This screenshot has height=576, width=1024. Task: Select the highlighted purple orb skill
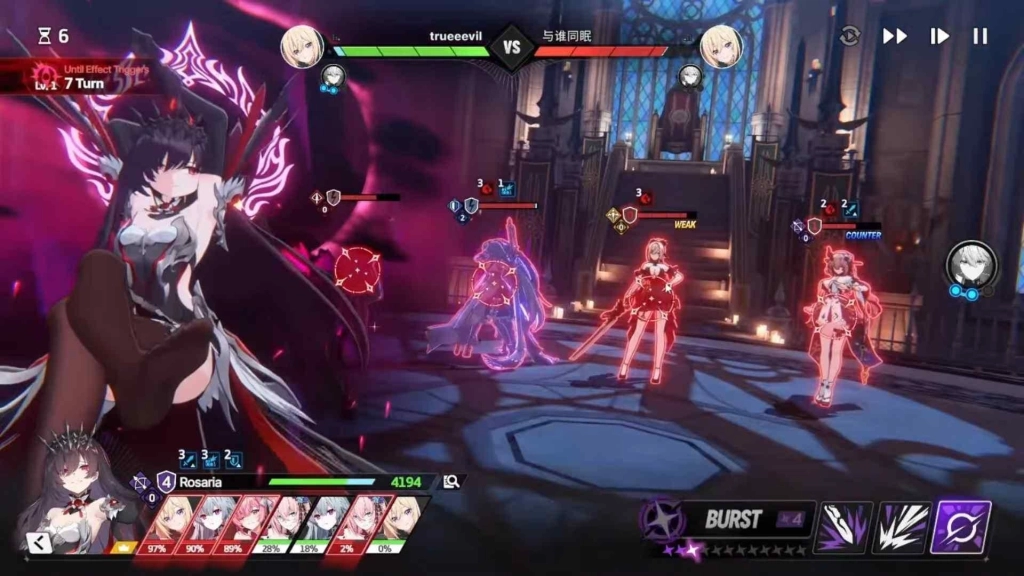coord(961,526)
